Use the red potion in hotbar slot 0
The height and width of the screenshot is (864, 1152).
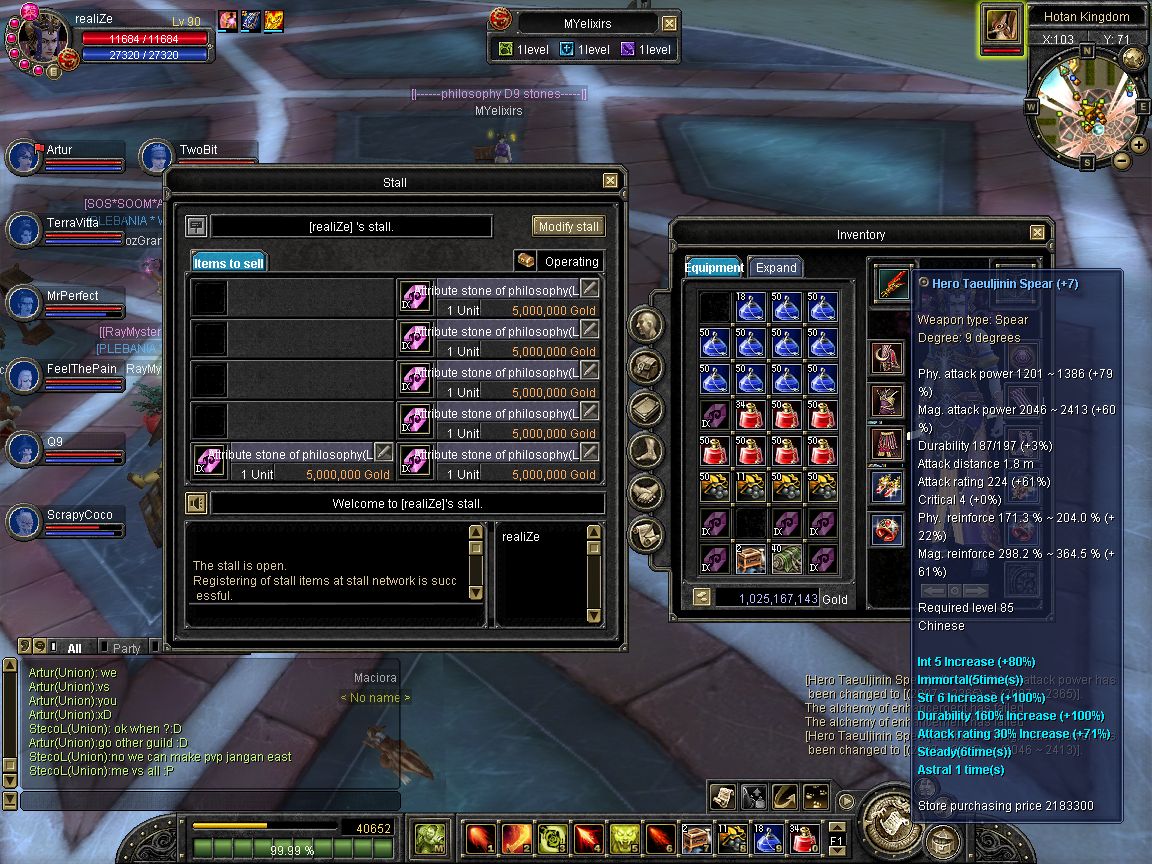click(804, 835)
